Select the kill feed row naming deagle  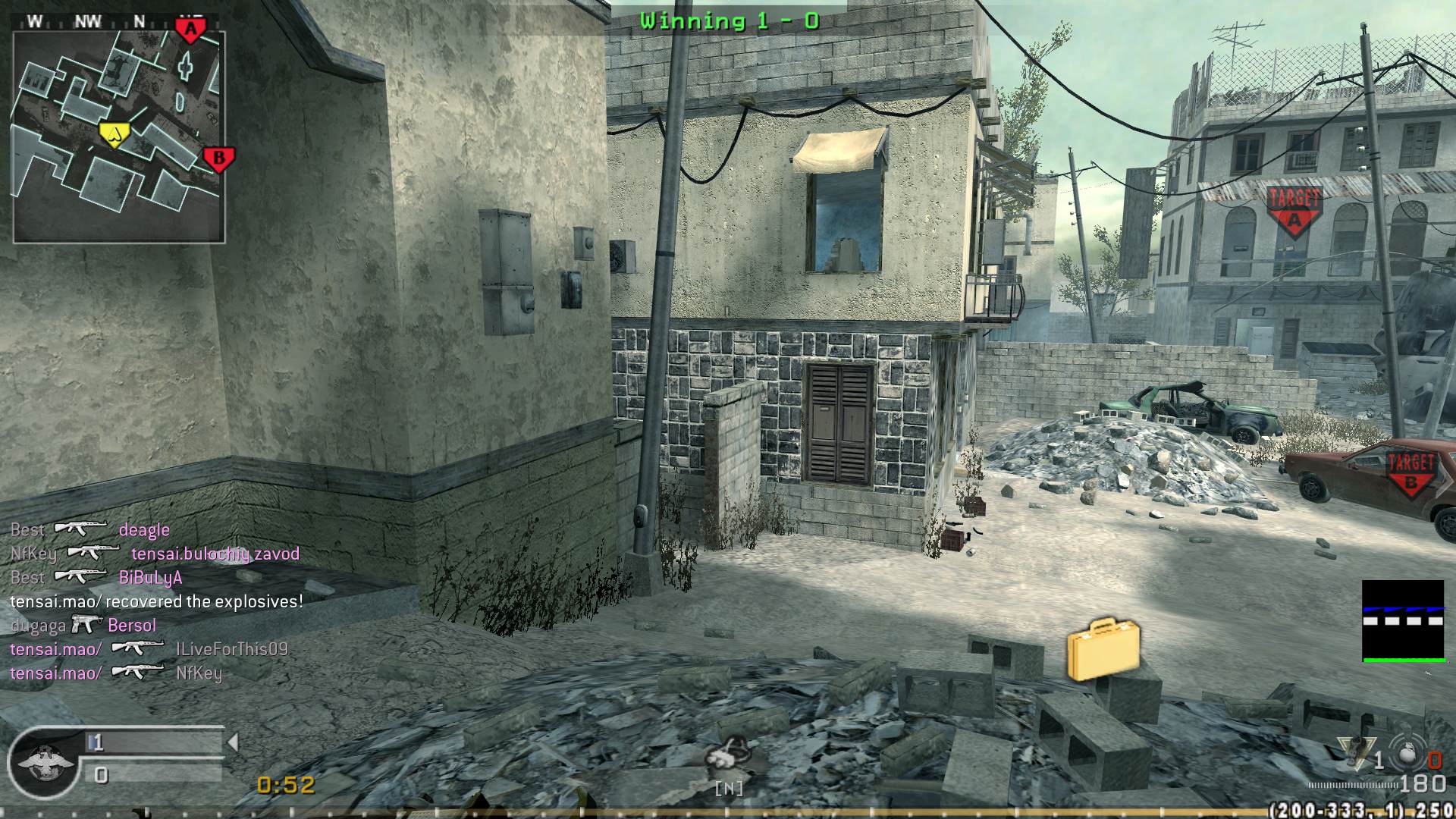(90, 529)
